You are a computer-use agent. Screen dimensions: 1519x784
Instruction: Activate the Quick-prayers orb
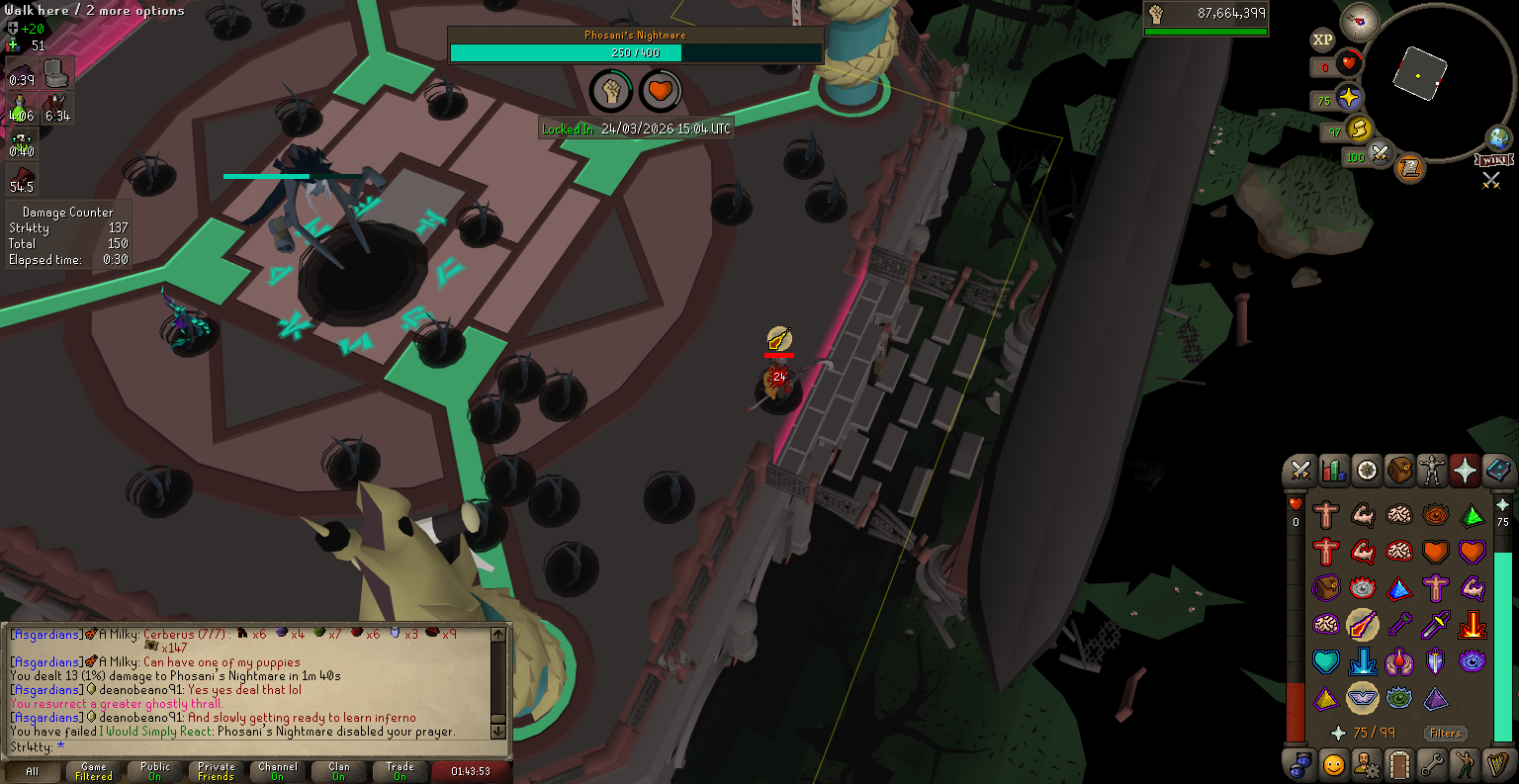tap(1348, 99)
